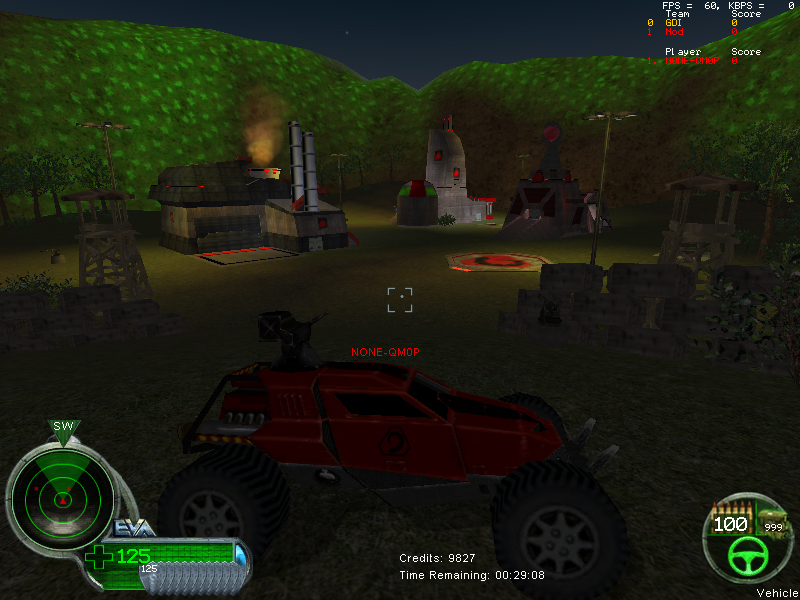Screen dimensions: 800x600
Task: Select the SW compass heading marker
Action: [x=63, y=427]
